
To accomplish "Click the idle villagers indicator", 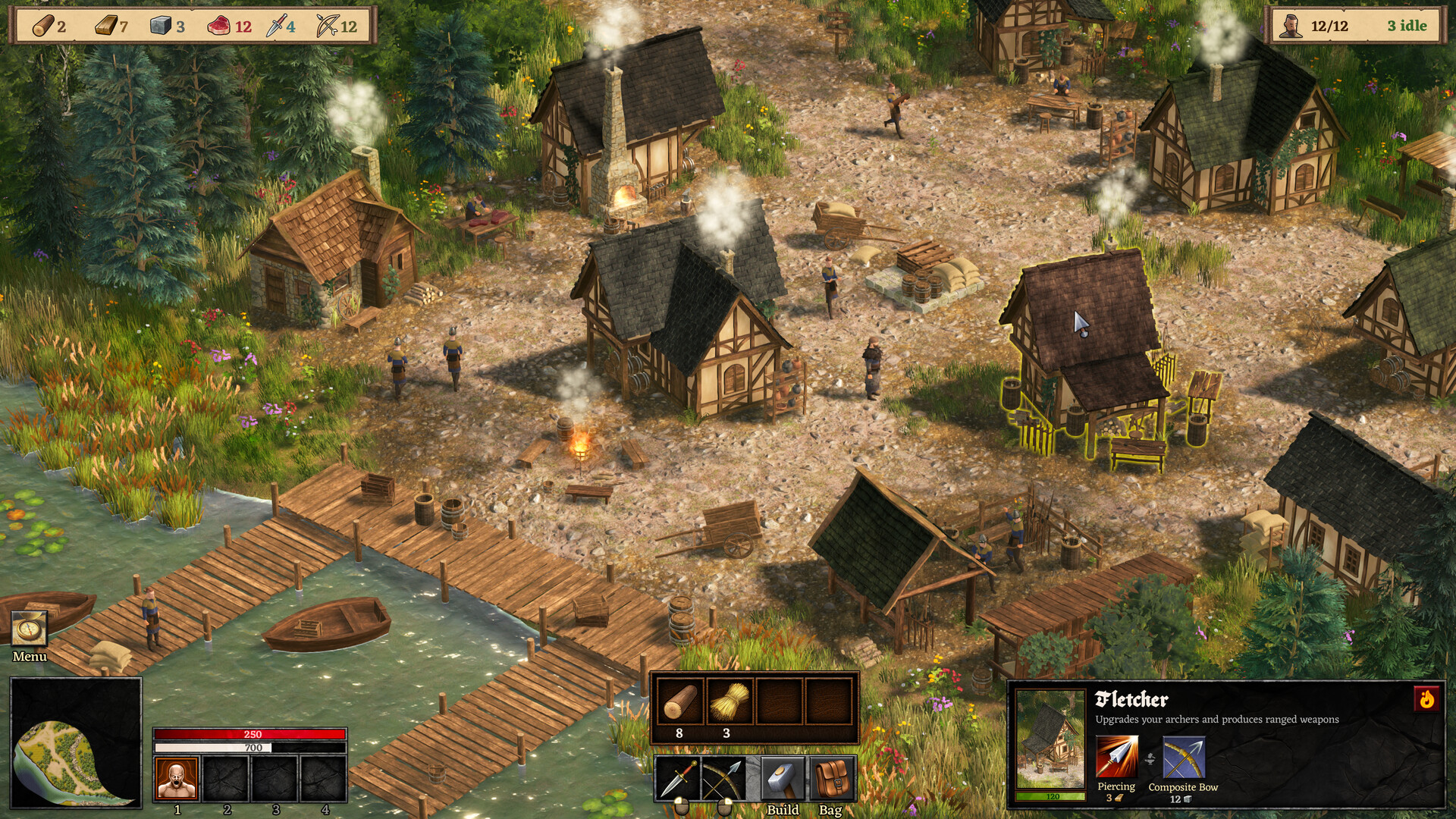I will click(x=1407, y=26).
